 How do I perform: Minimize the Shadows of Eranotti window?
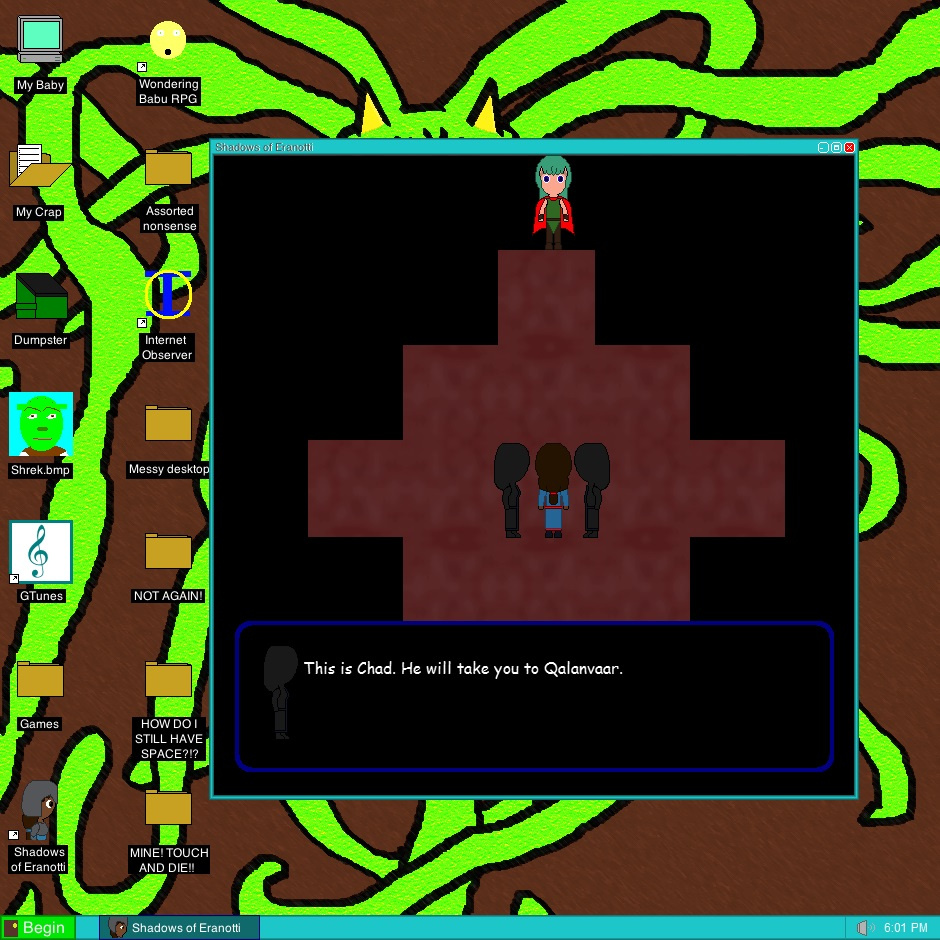click(x=824, y=147)
